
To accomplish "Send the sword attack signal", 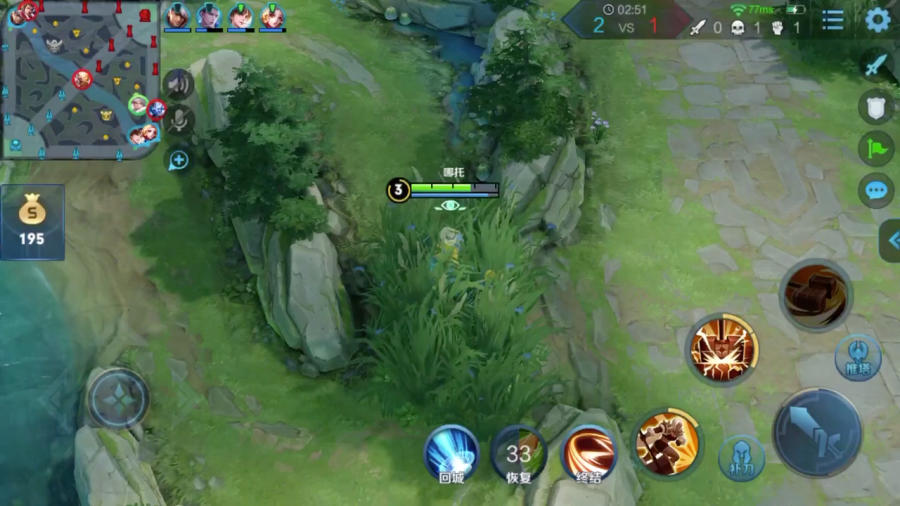I will [876, 65].
